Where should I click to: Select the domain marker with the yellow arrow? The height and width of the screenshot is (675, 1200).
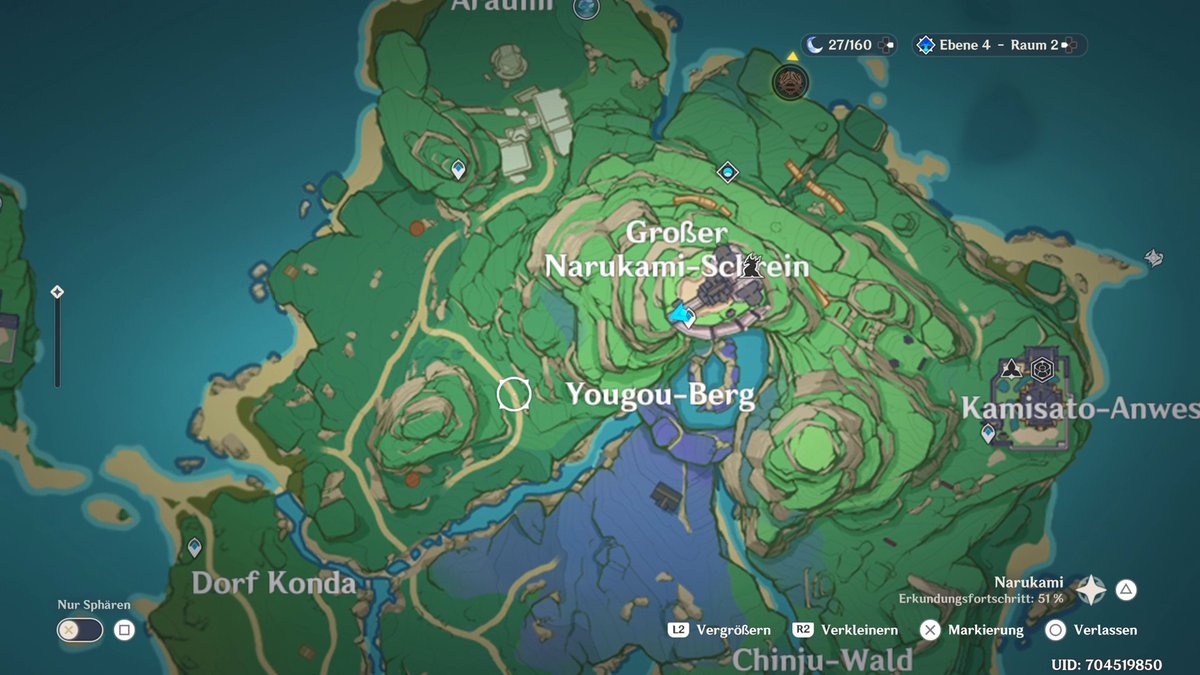click(790, 81)
